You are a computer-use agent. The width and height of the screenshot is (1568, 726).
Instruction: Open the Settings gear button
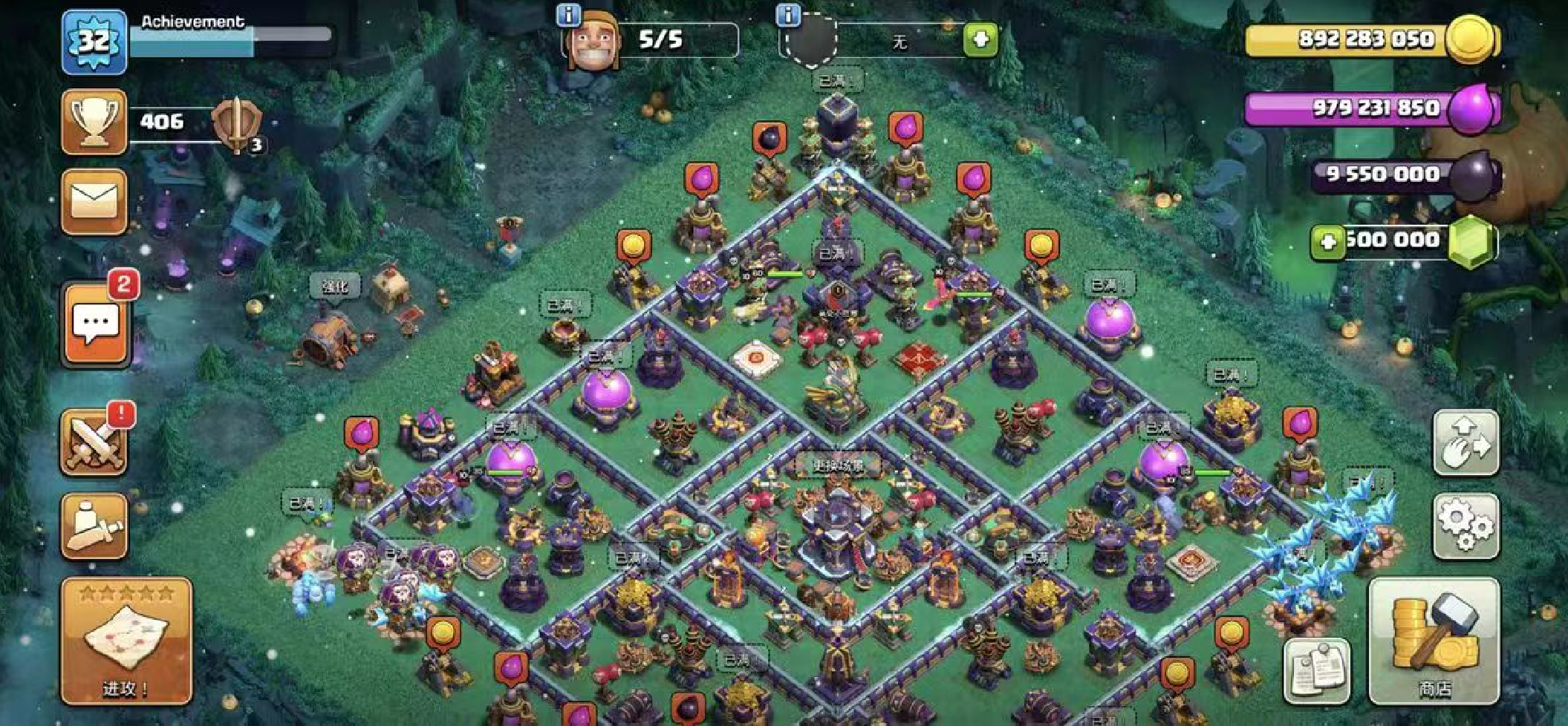coord(1465,526)
